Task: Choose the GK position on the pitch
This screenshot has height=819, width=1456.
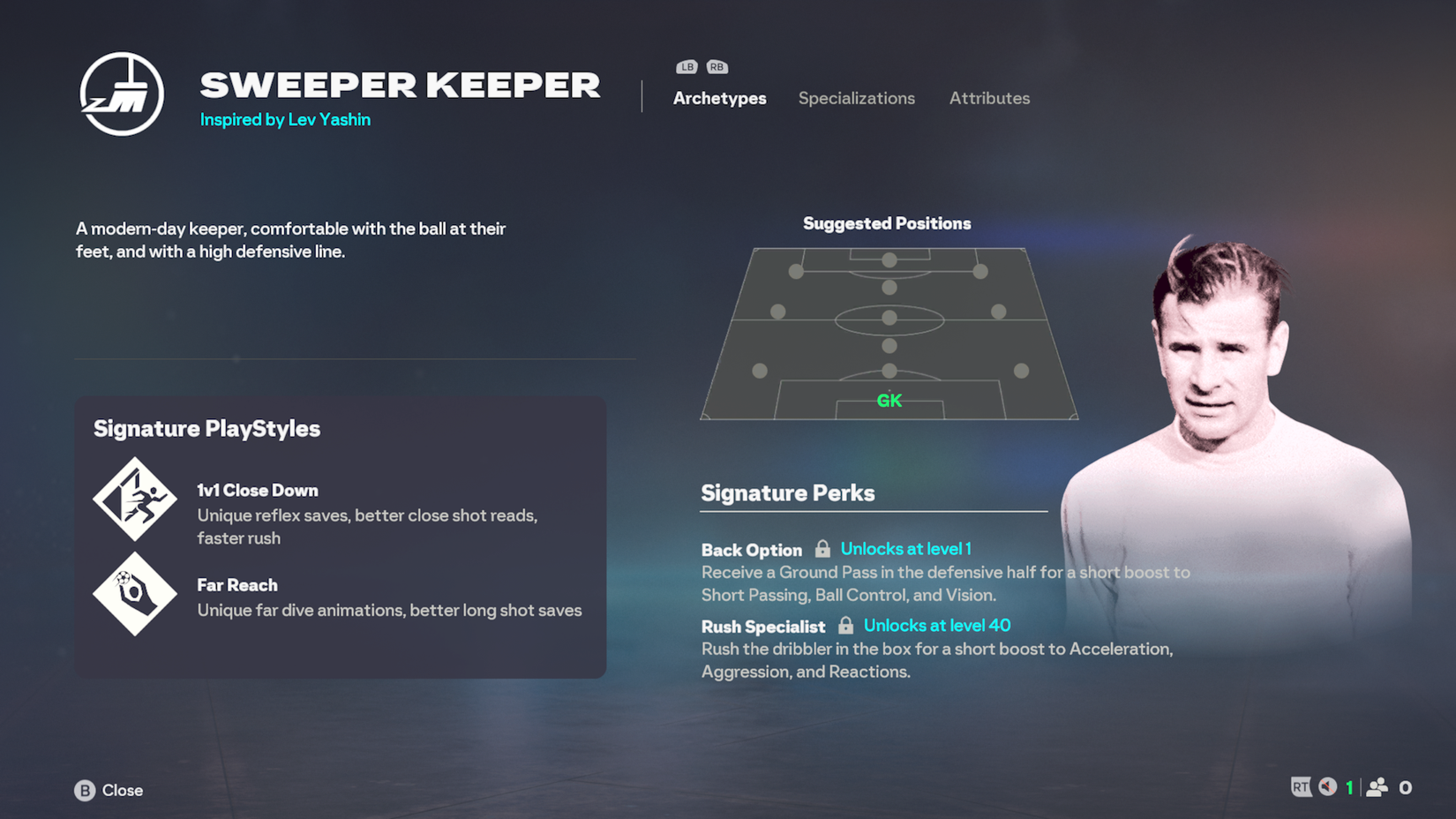Action: tap(889, 401)
